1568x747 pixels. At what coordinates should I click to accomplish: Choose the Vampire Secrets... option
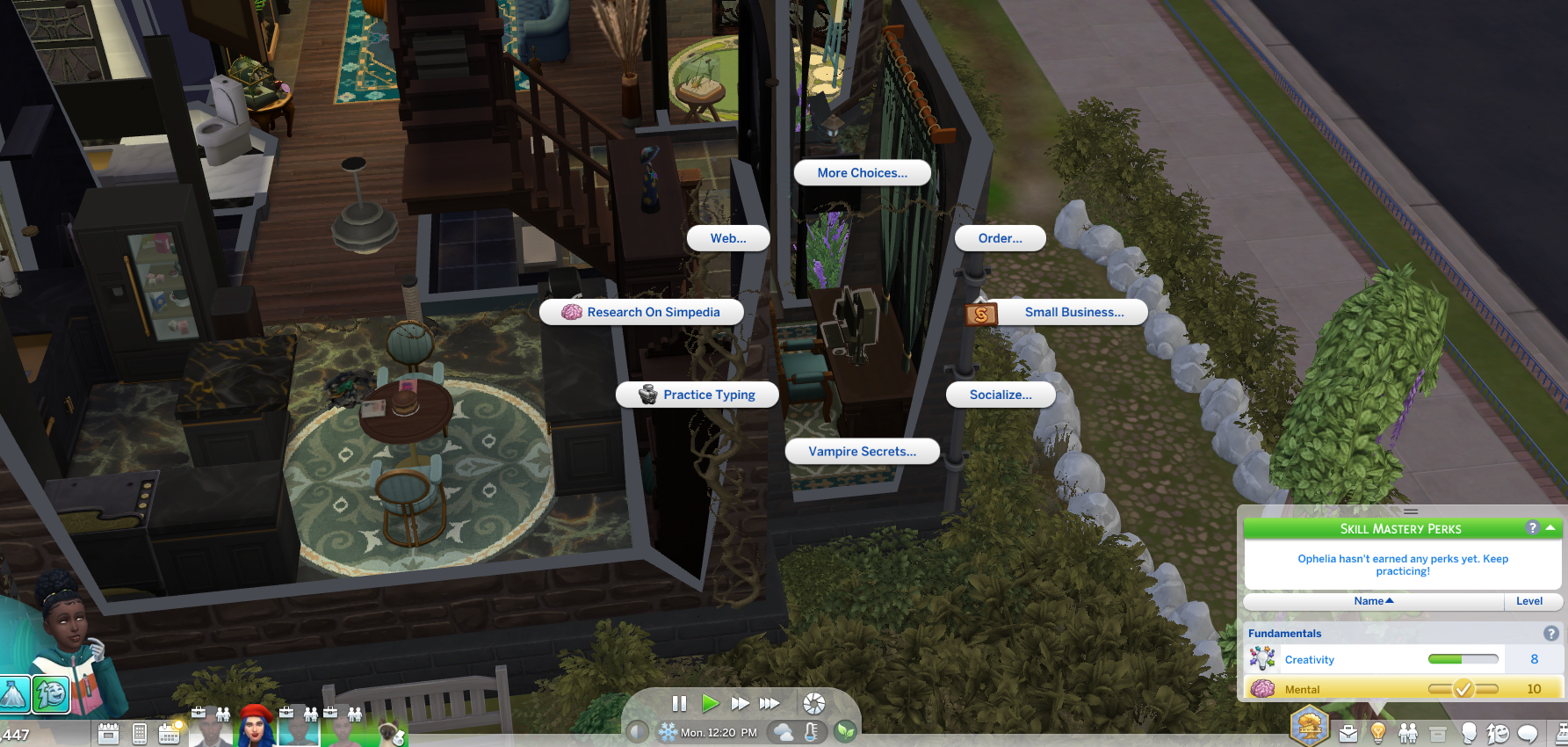click(862, 452)
